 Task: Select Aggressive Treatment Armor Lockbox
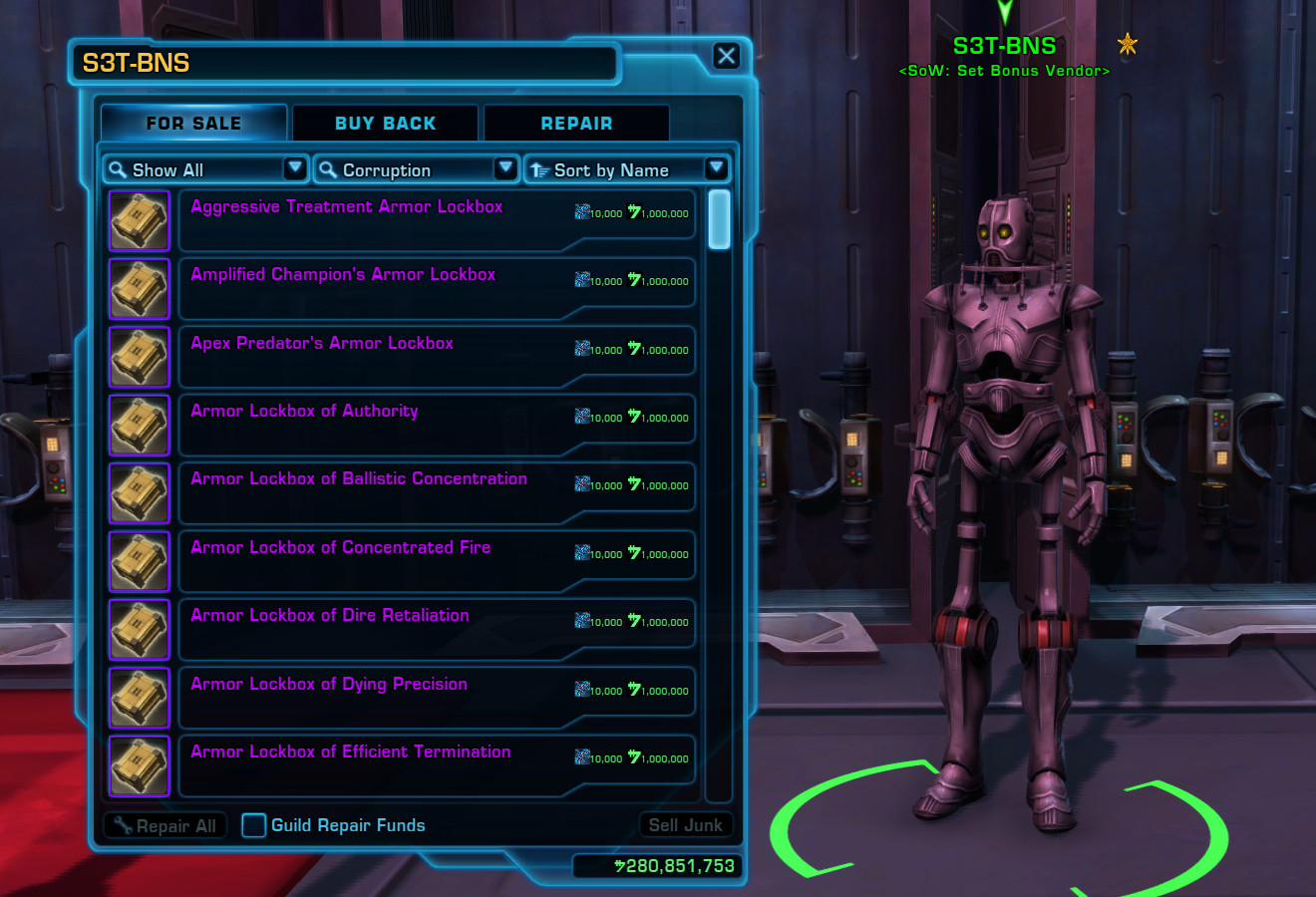(346, 207)
